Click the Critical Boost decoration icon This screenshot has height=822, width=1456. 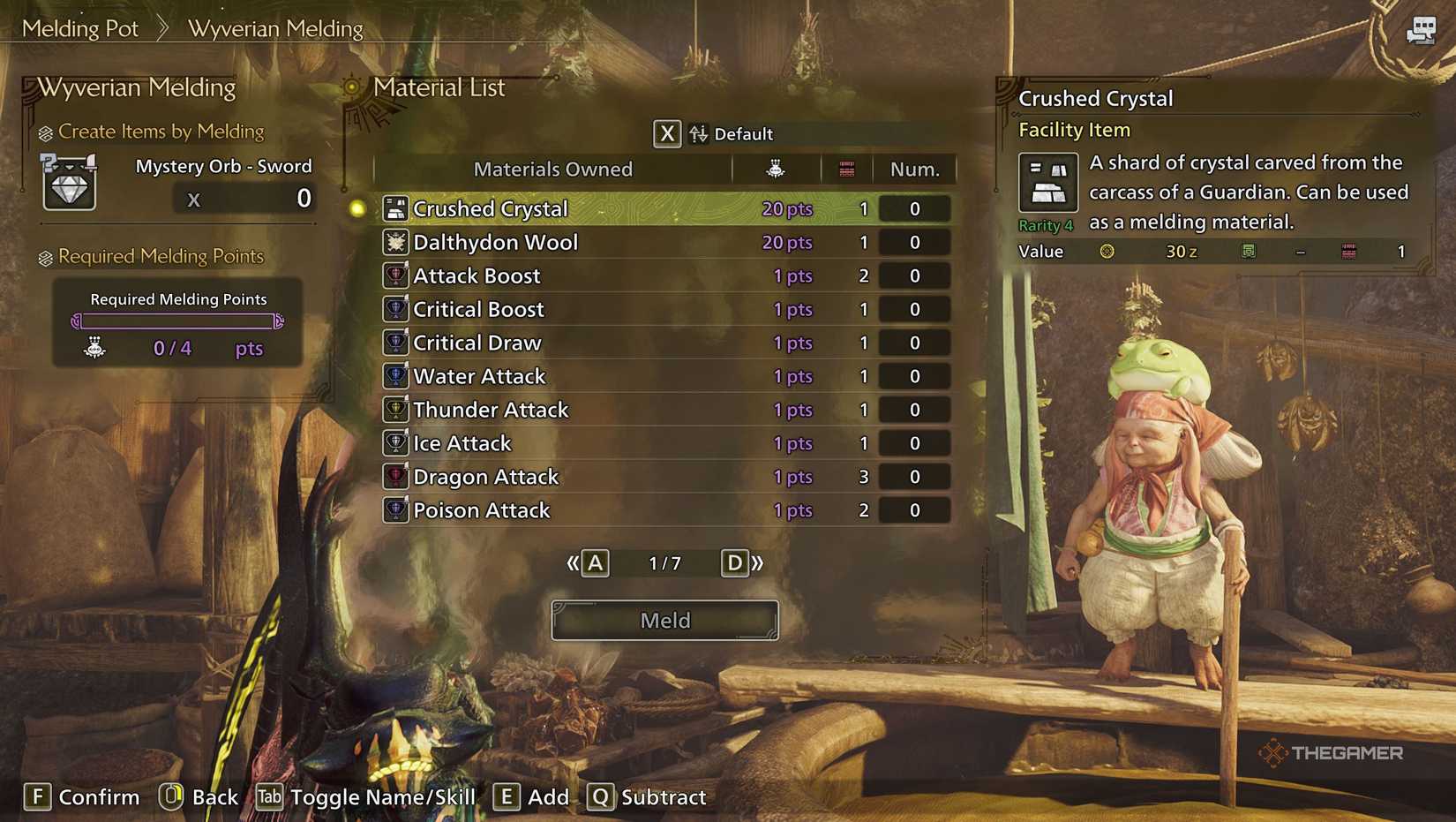[394, 309]
